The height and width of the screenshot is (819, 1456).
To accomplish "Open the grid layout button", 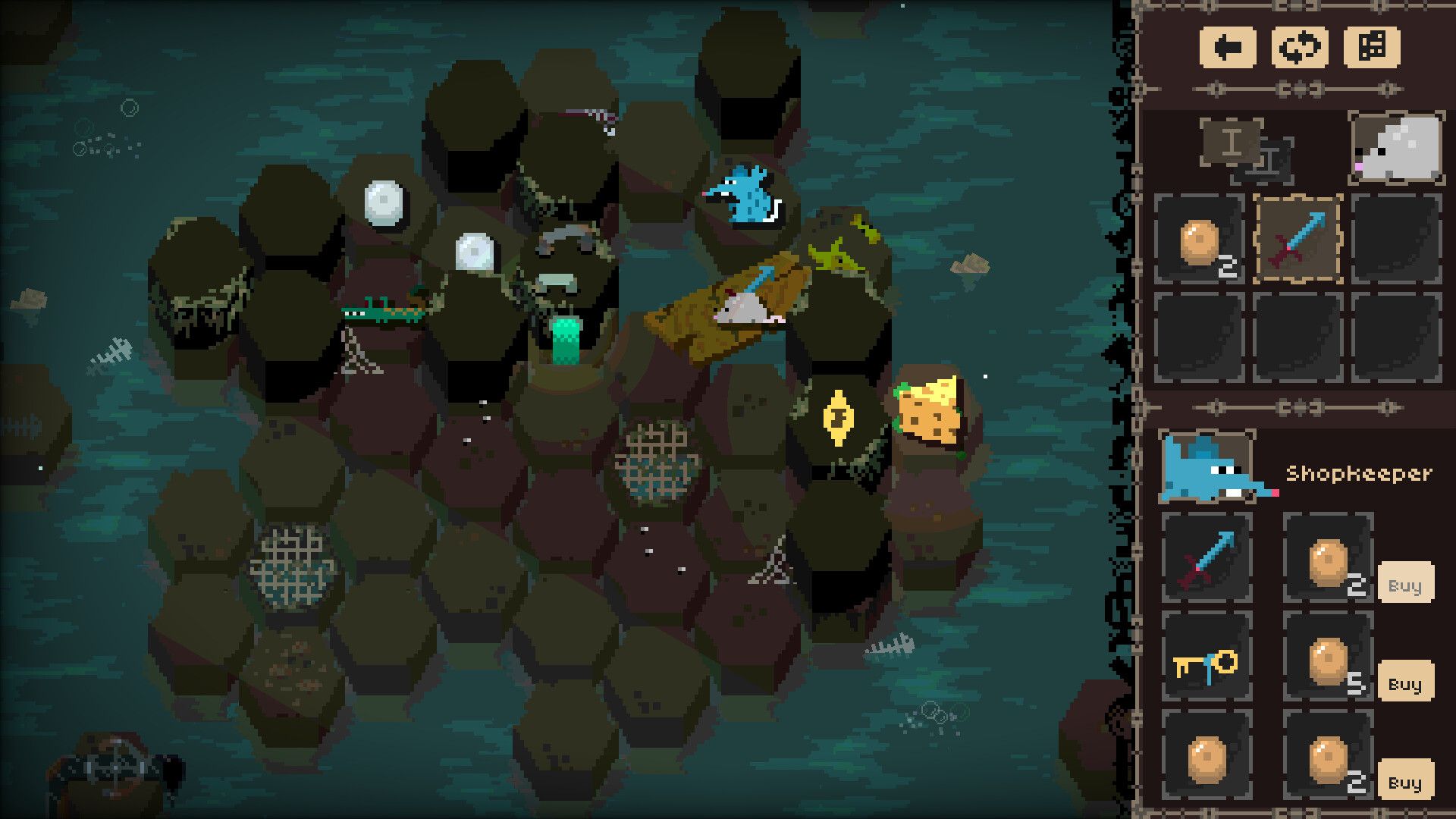I will (x=1372, y=48).
